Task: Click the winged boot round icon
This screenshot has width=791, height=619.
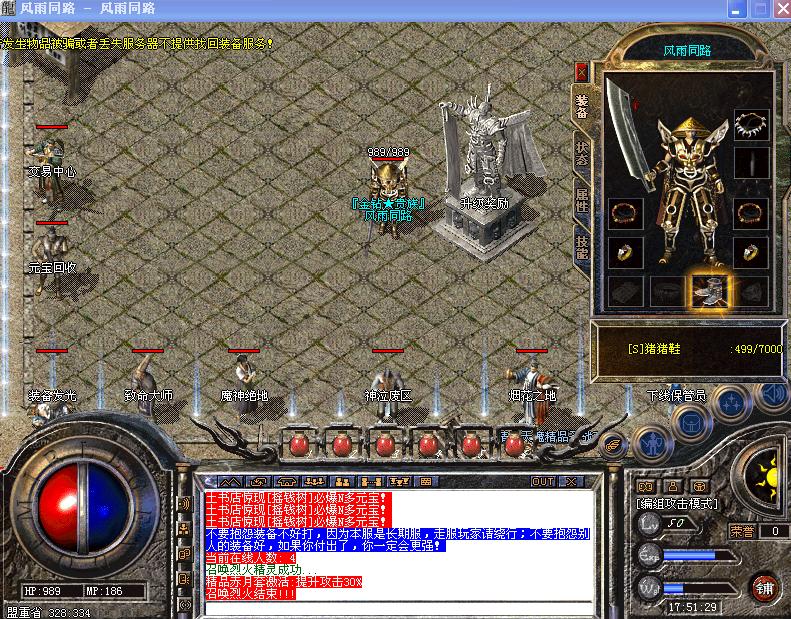Action: click(613, 442)
